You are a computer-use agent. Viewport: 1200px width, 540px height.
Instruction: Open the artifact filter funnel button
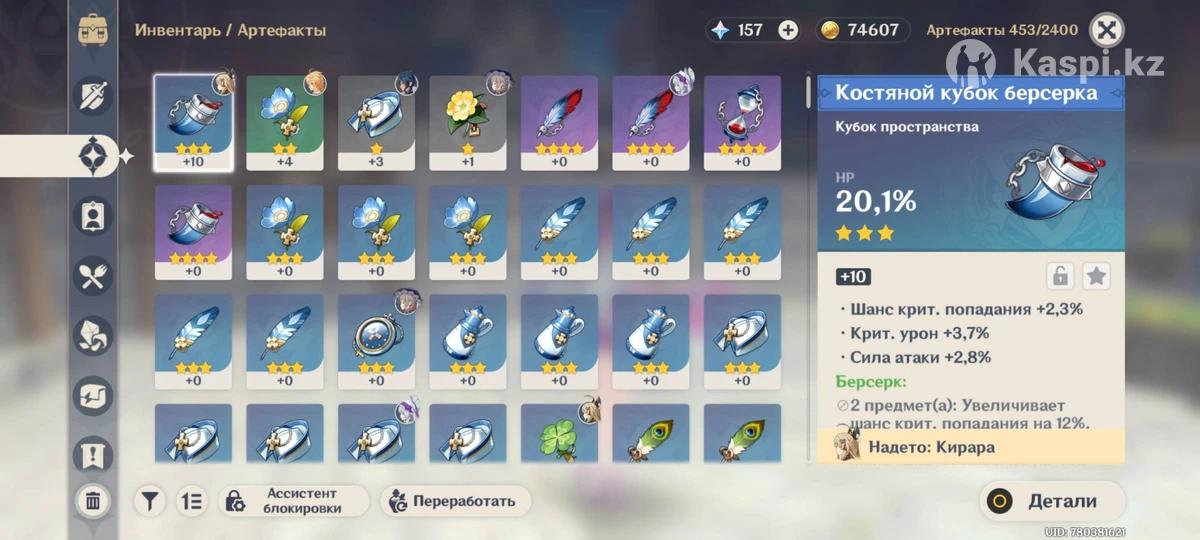(149, 501)
